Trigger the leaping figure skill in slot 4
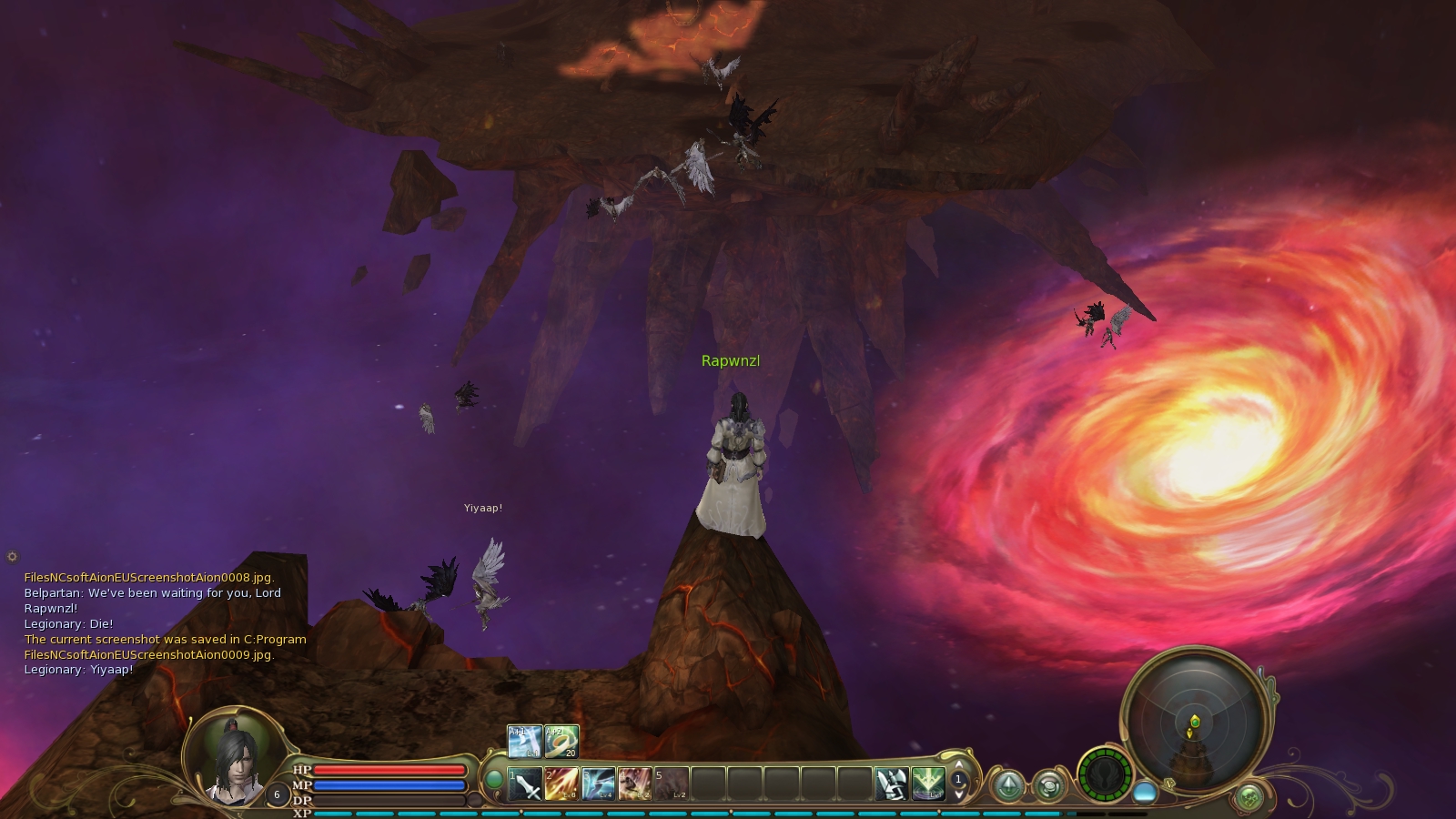 (634, 784)
